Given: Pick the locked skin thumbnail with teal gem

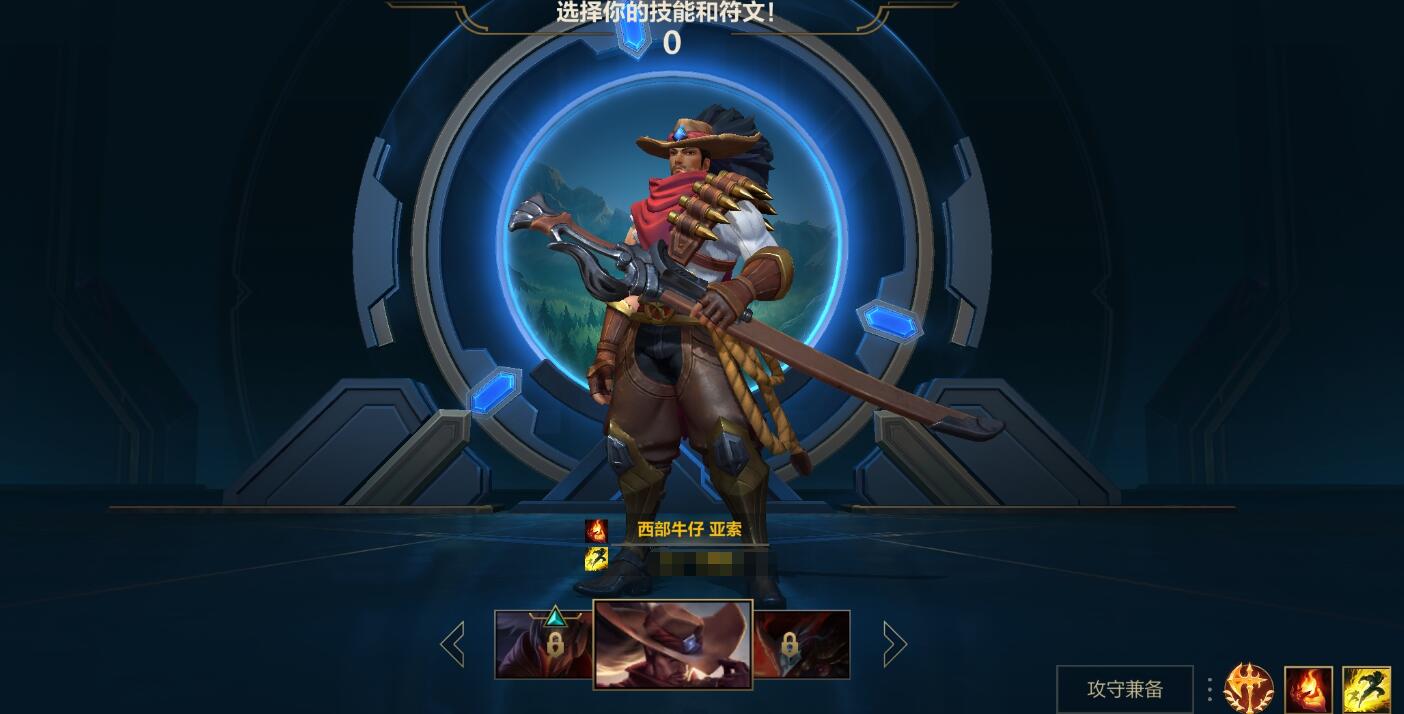Looking at the screenshot, I should click(x=543, y=645).
